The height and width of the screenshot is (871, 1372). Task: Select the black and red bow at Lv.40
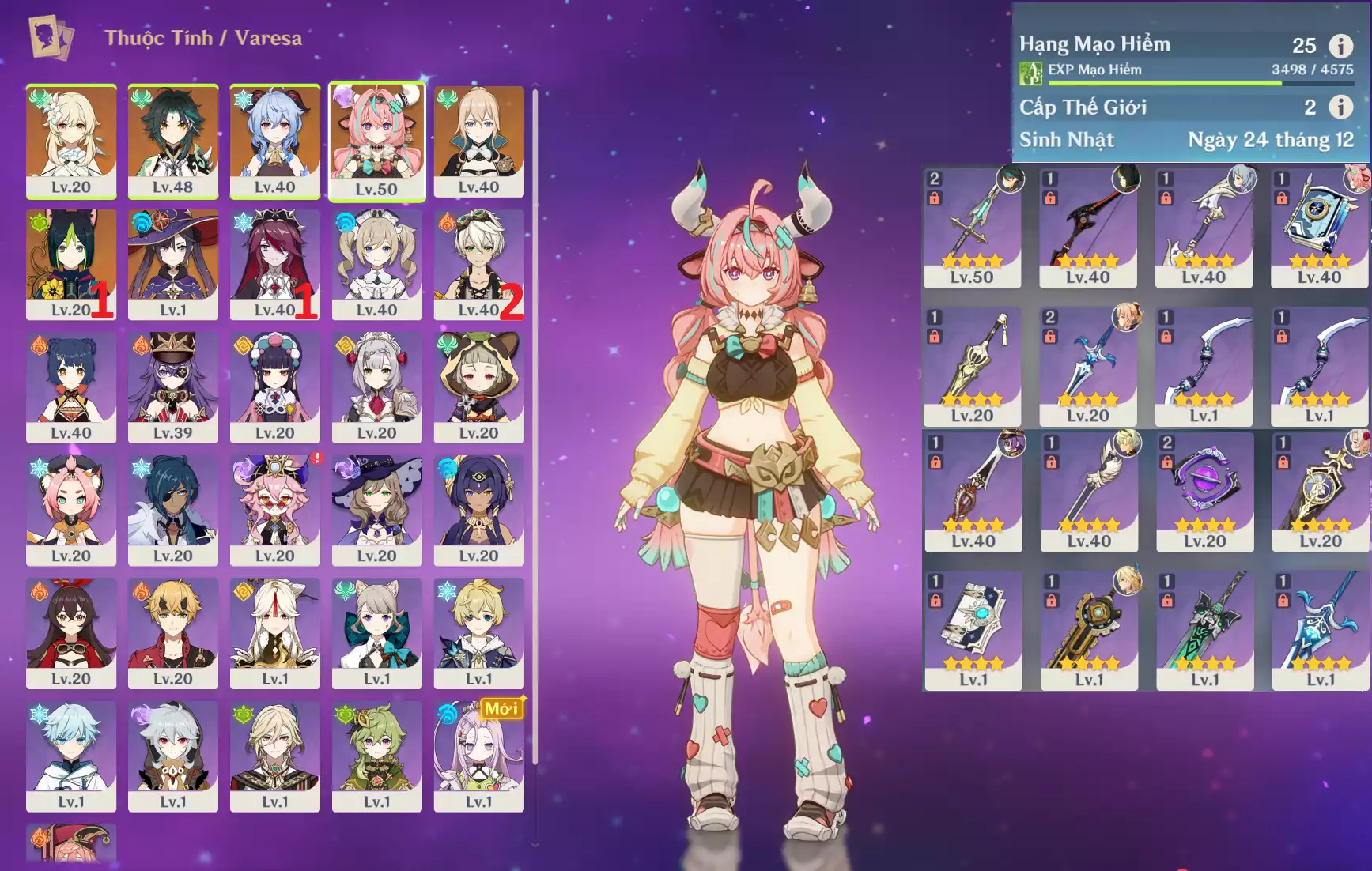[1087, 227]
